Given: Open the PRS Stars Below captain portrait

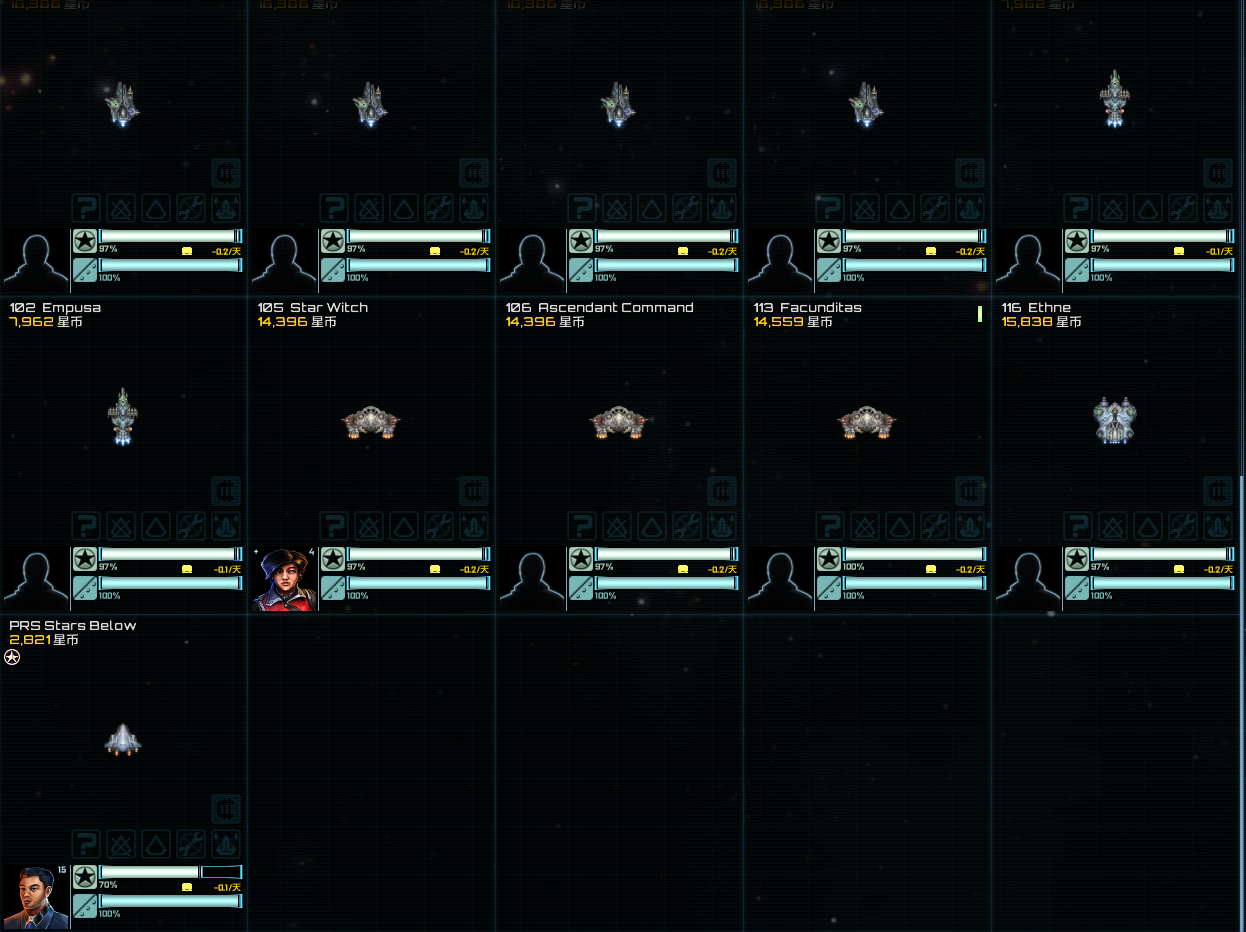Looking at the screenshot, I should coord(37,897).
